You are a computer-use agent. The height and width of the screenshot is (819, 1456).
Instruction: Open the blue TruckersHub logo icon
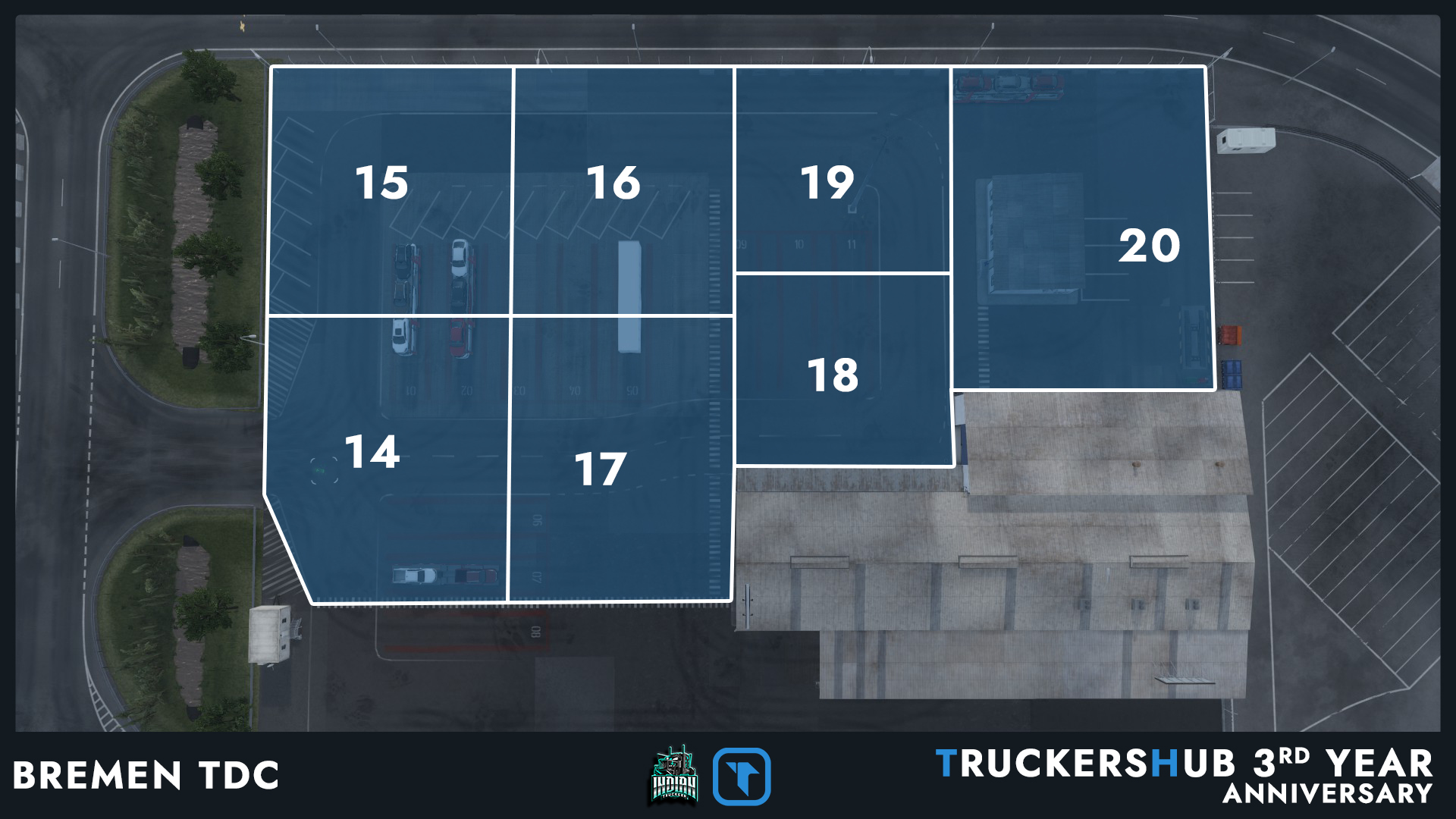pyautogui.click(x=742, y=776)
